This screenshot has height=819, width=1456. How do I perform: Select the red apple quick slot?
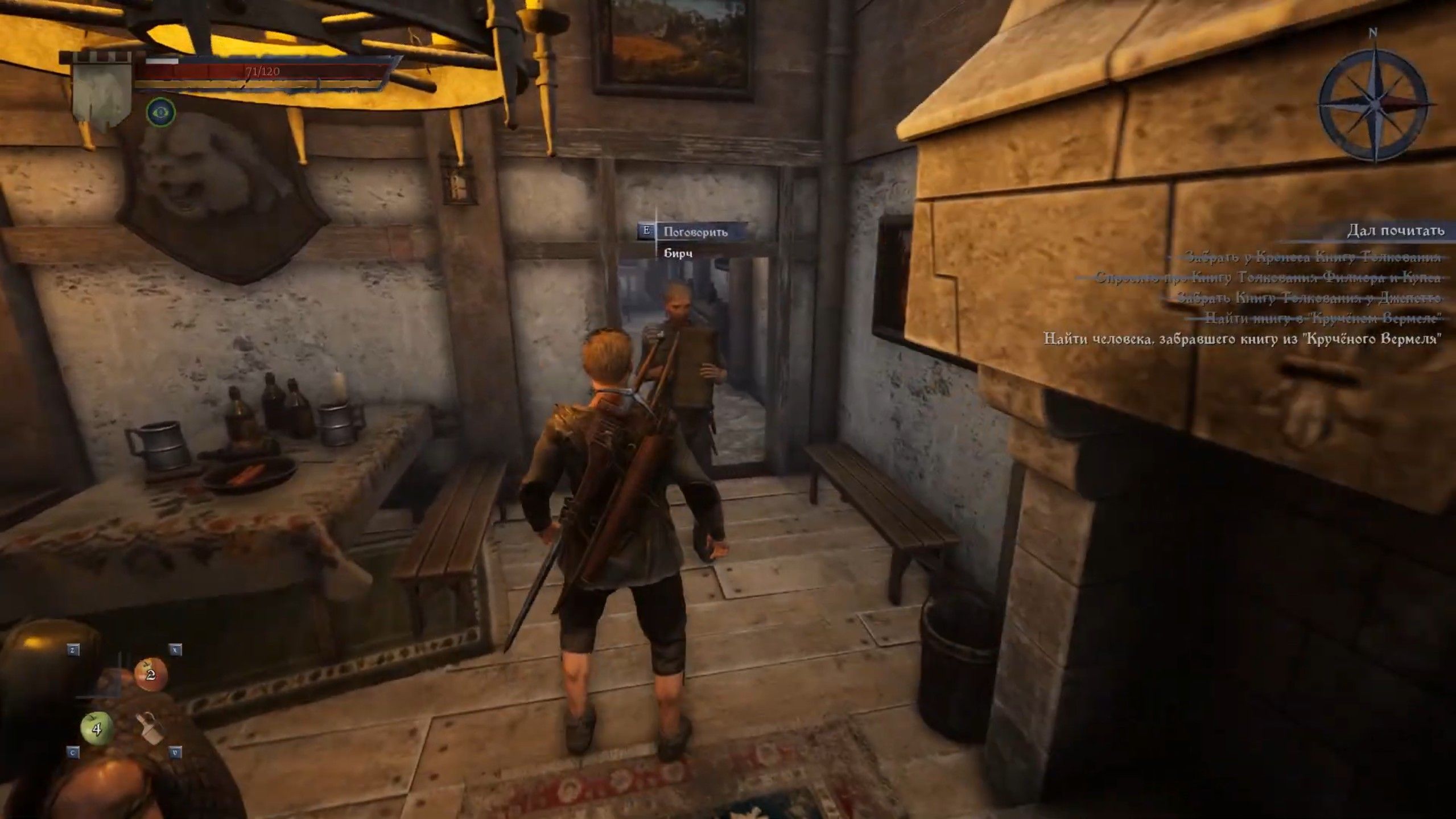click(150, 675)
